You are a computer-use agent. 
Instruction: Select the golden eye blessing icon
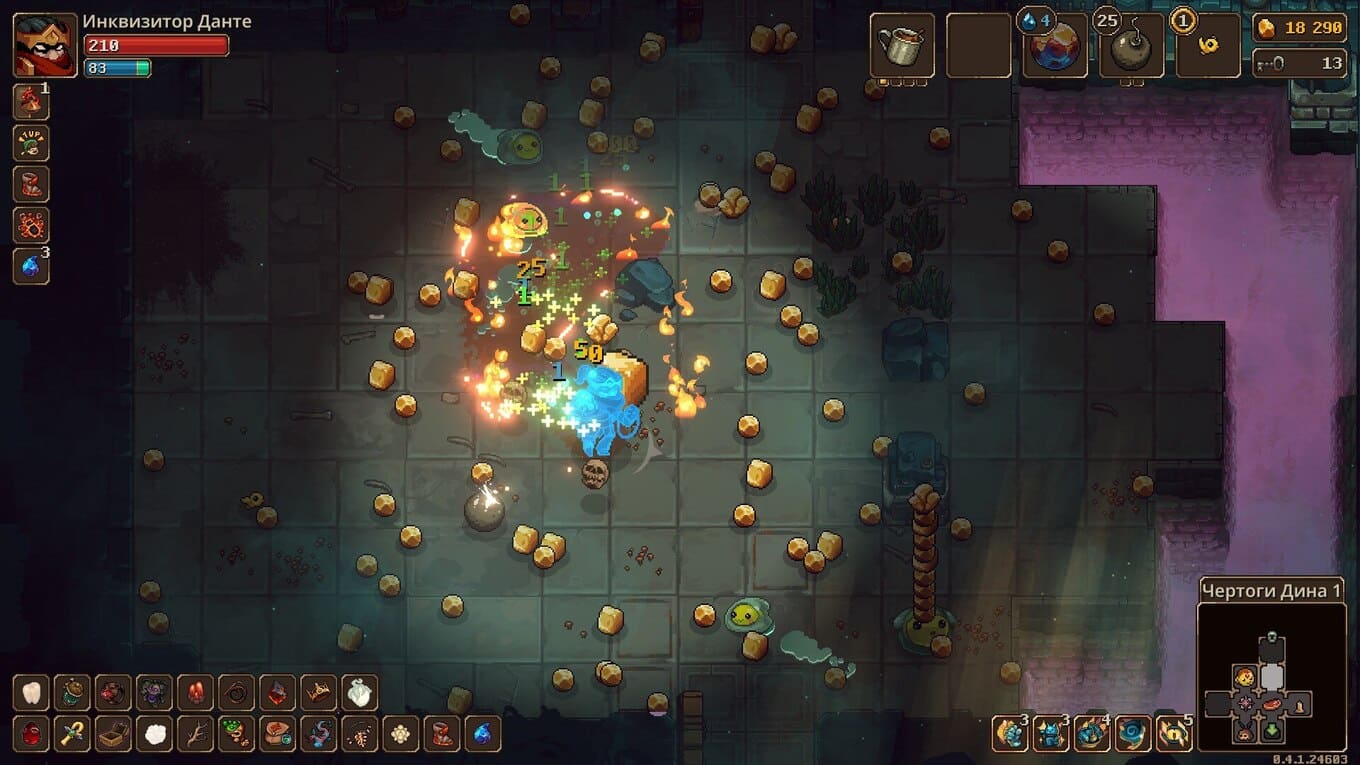point(1173,734)
